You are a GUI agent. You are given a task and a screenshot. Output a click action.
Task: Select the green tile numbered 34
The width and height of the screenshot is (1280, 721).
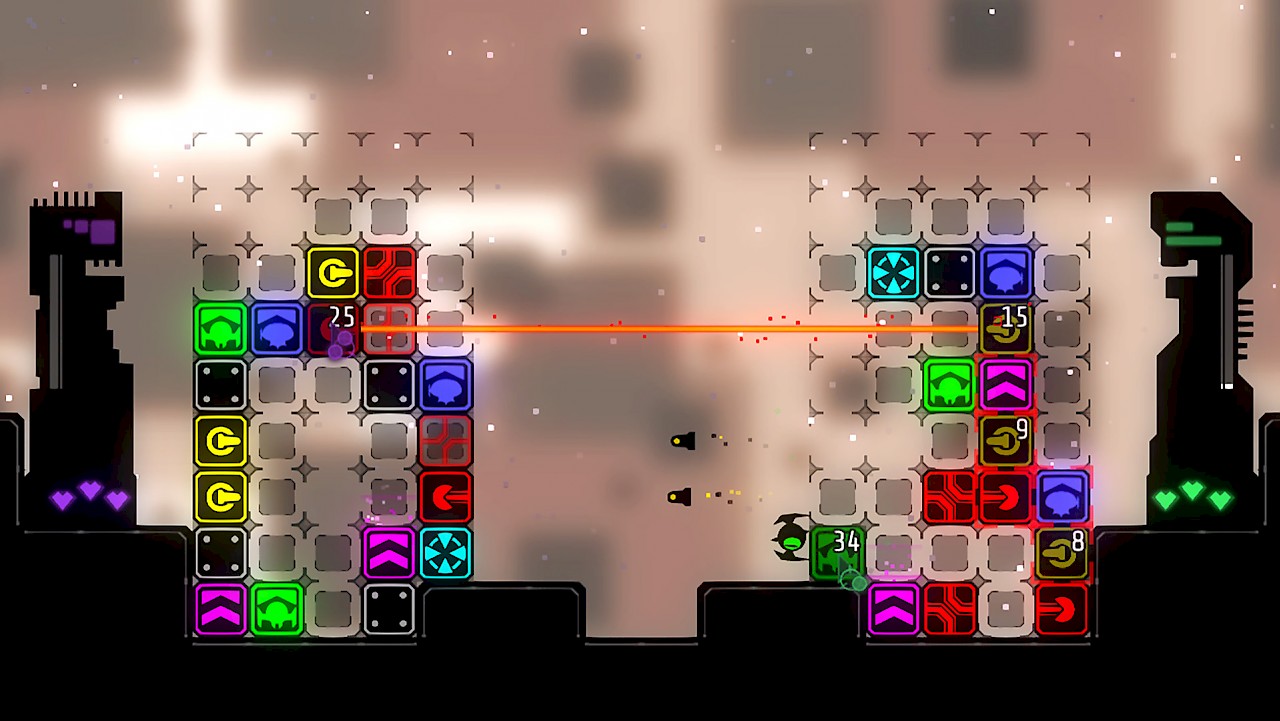pyautogui.click(x=836, y=552)
